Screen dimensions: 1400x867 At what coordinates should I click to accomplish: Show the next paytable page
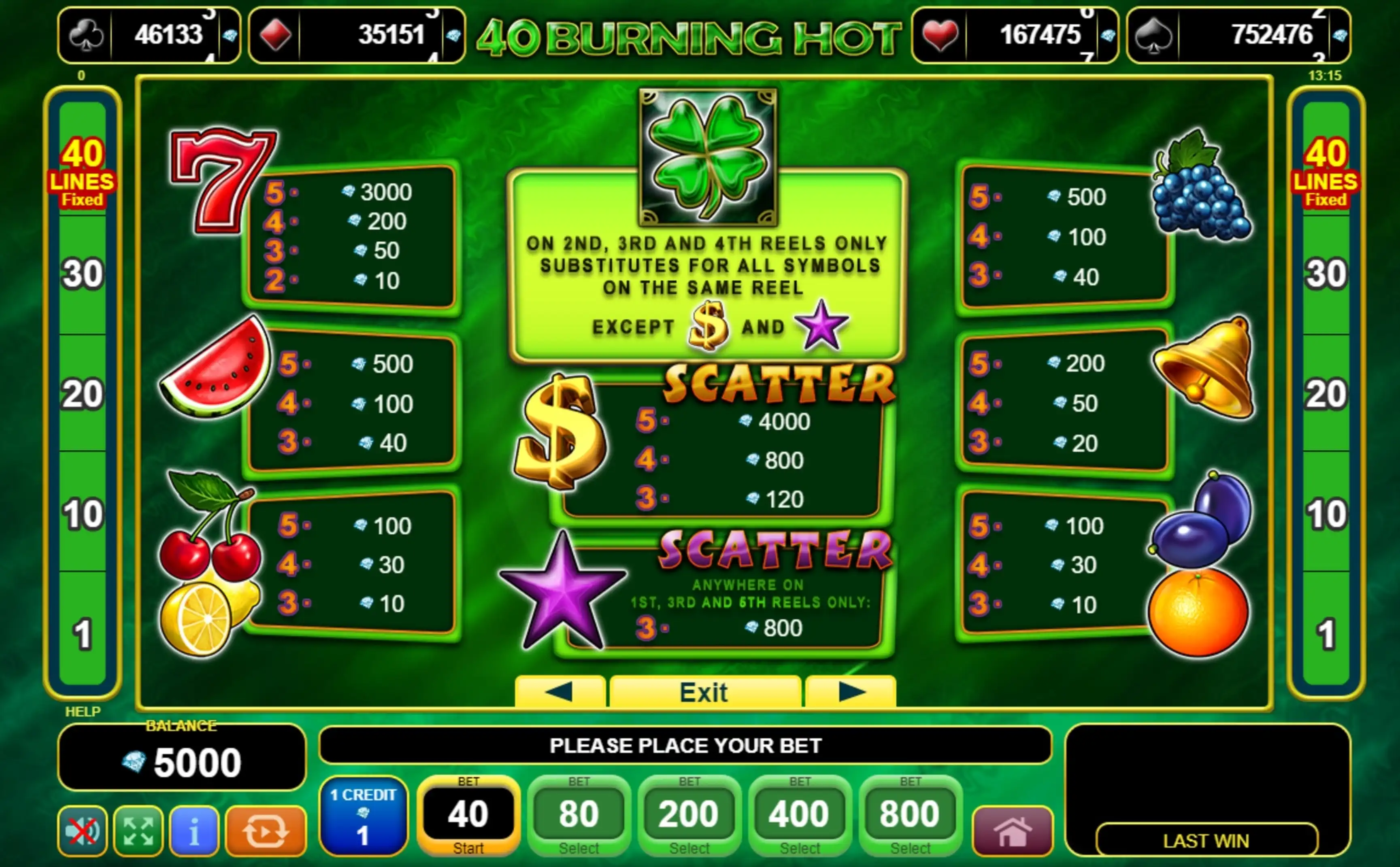point(851,692)
